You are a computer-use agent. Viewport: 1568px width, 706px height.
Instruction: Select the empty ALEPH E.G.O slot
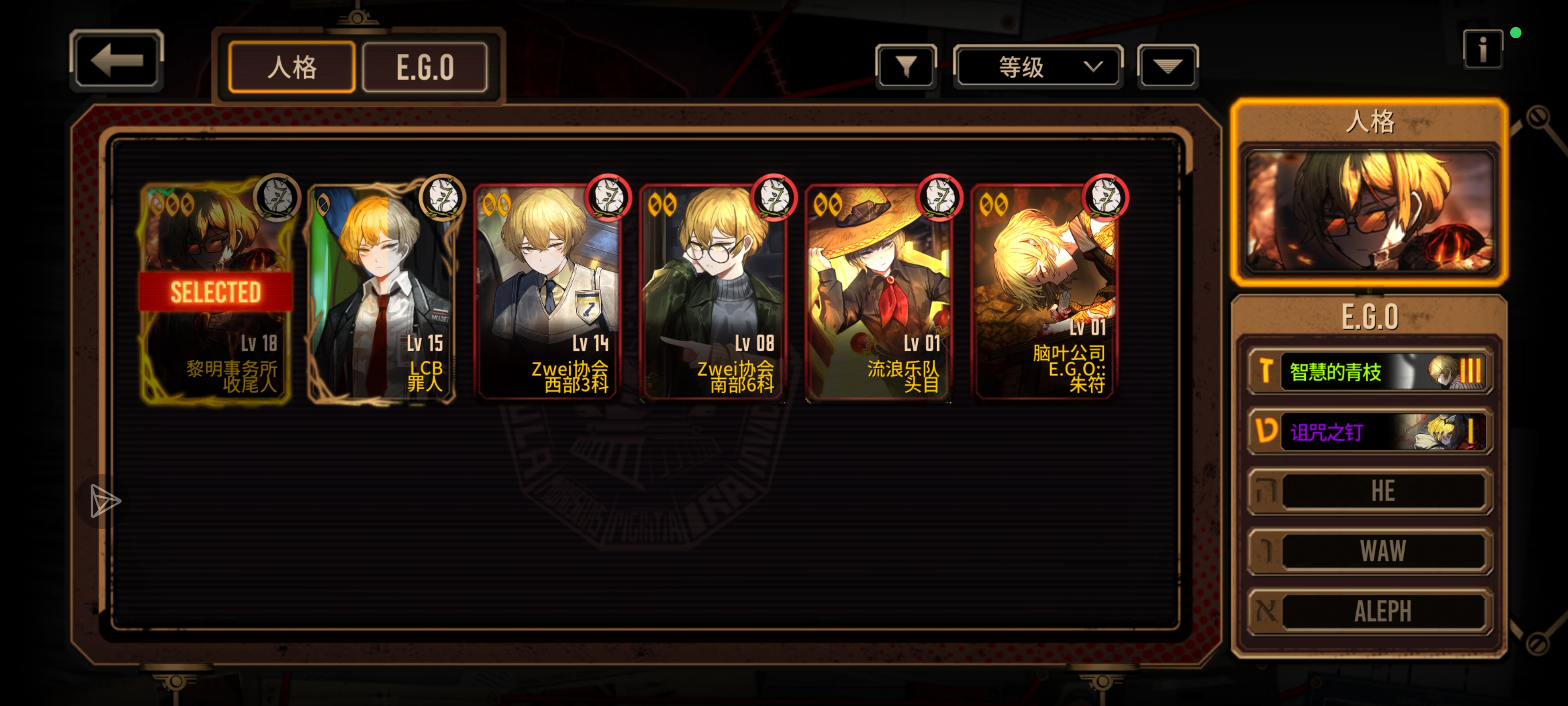[1370, 611]
